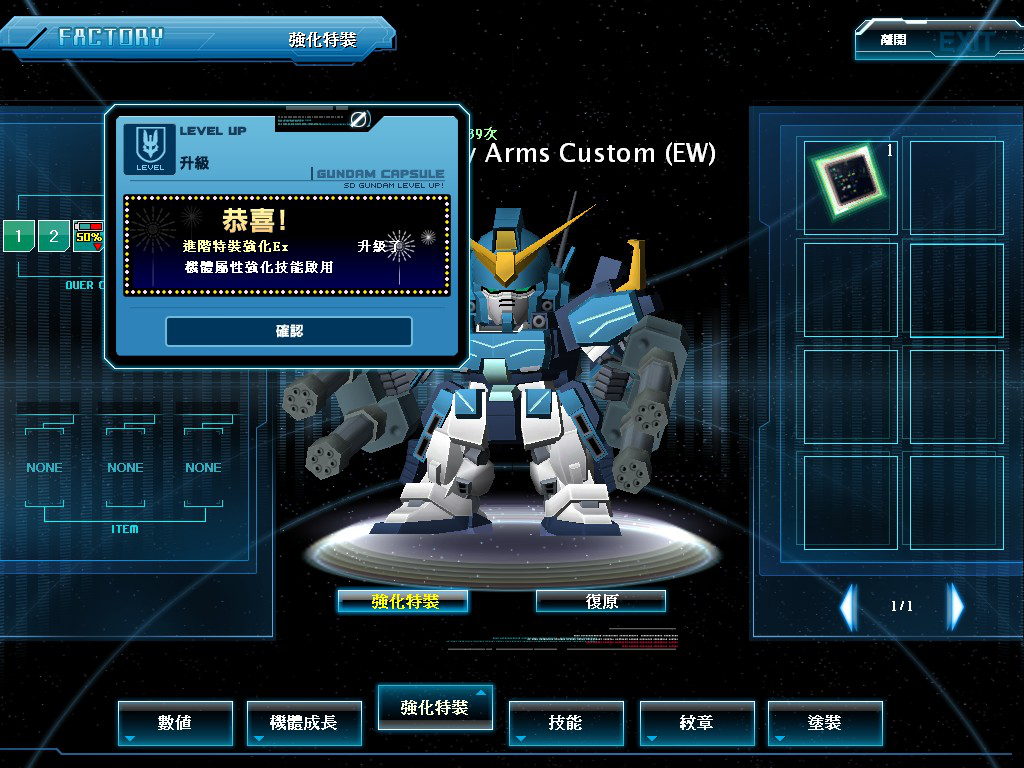This screenshot has height=768, width=1024.
Task: Click the 50% battery icon
Action: (88, 234)
